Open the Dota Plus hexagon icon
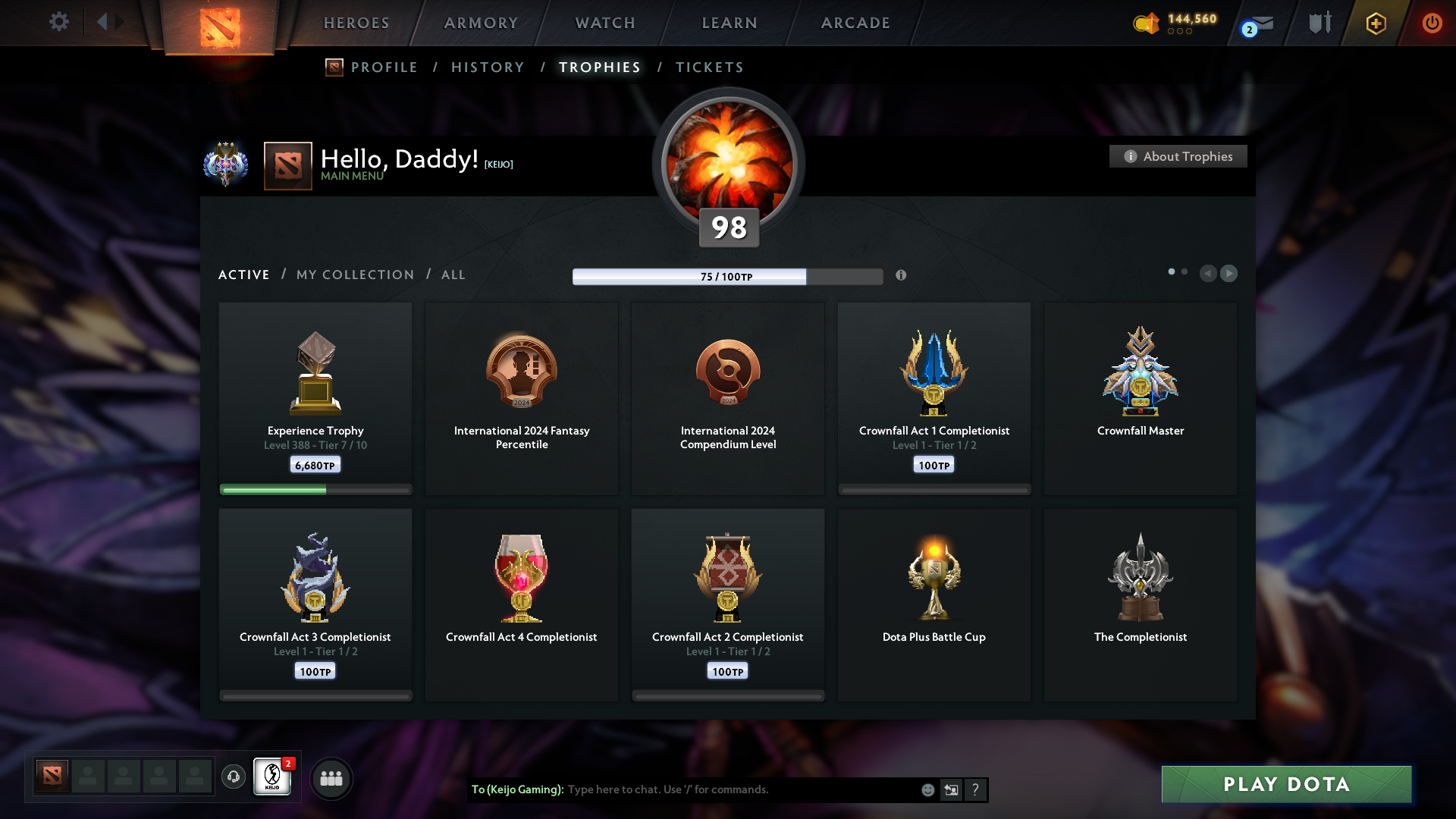The height and width of the screenshot is (819, 1456). coord(1375,23)
